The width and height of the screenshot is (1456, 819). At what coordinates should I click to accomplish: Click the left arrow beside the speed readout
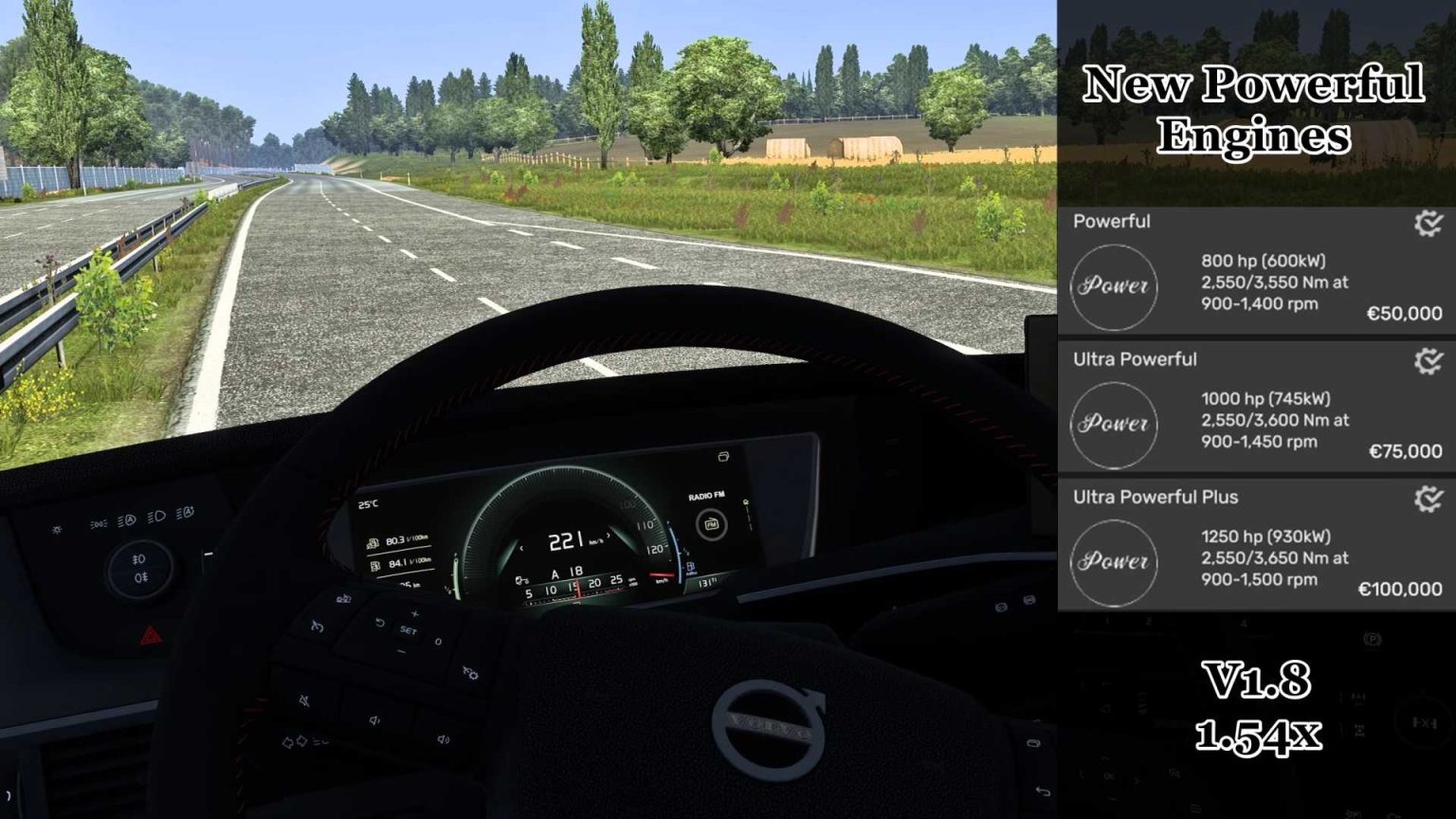pos(521,548)
